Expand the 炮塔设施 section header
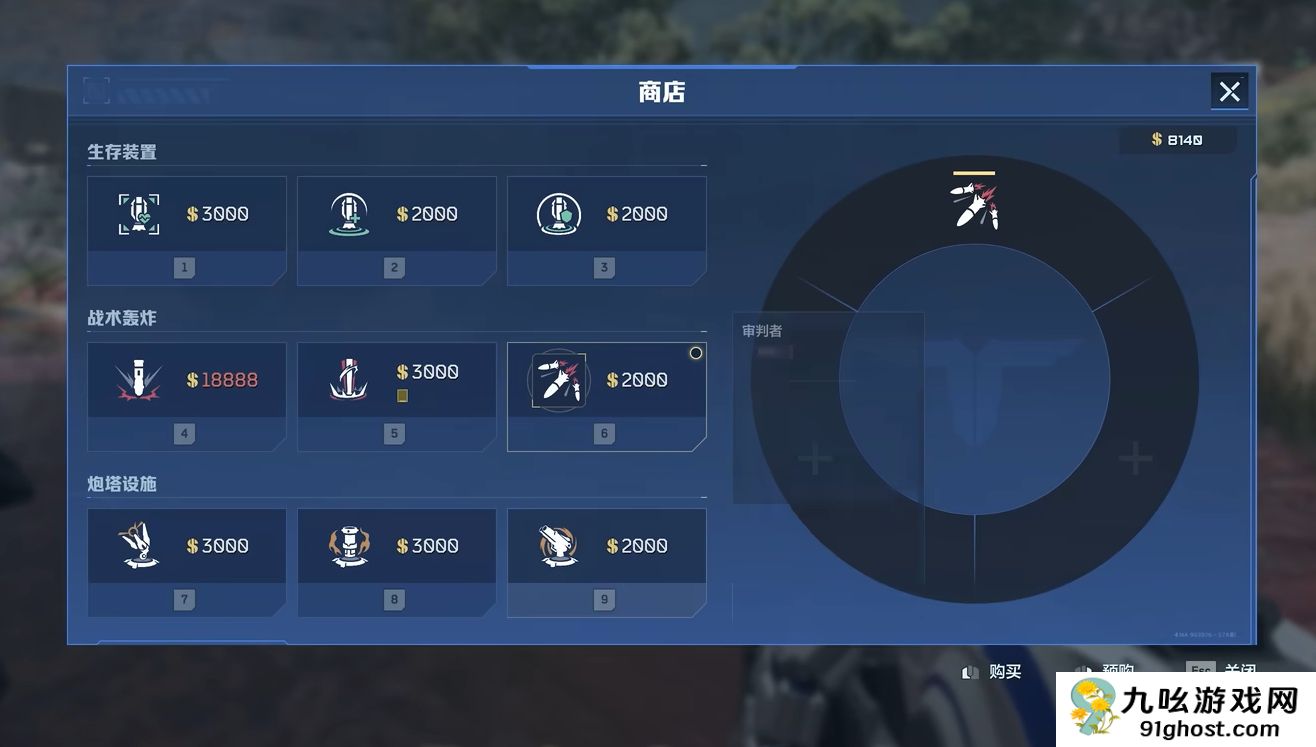This screenshot has width=1316, height=747. (121, 483)
